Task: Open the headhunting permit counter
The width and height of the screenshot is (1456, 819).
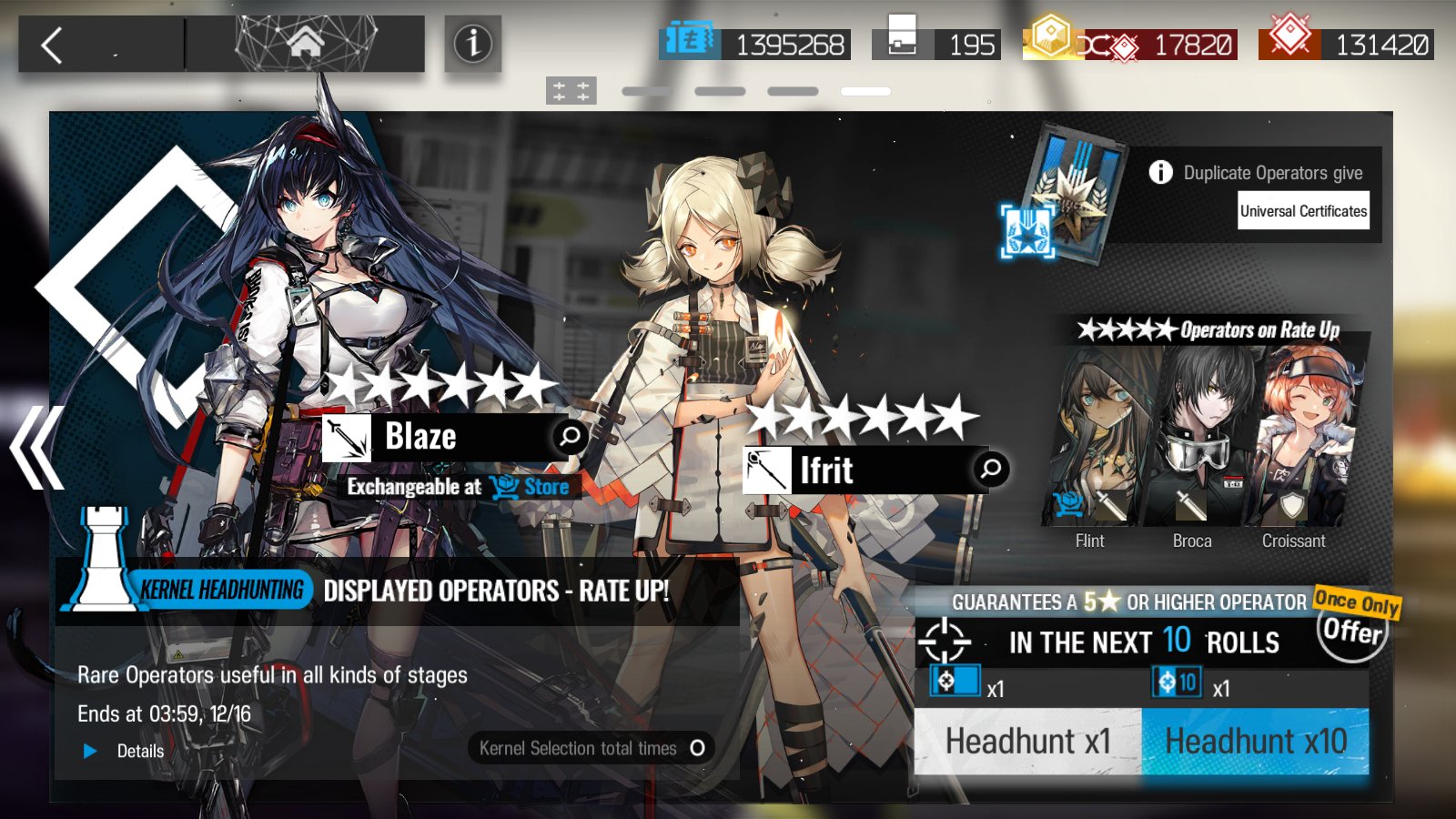Action: pyautogui.click(x=937, y=44)
